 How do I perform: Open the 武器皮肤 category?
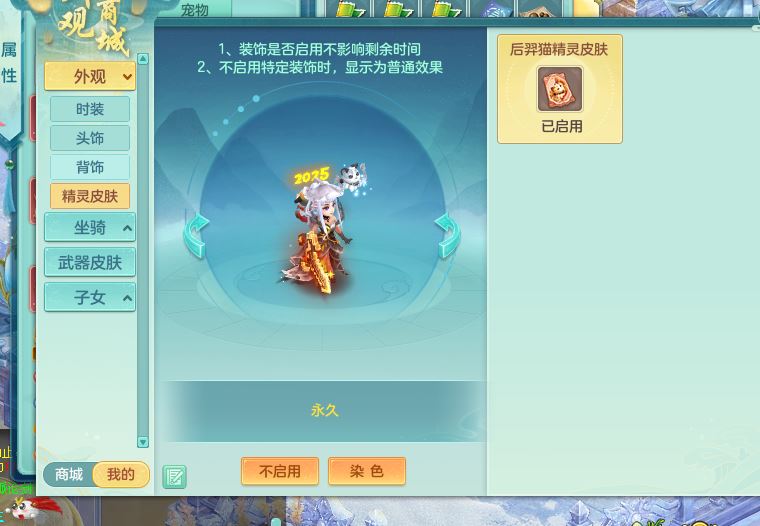(90, 262)
